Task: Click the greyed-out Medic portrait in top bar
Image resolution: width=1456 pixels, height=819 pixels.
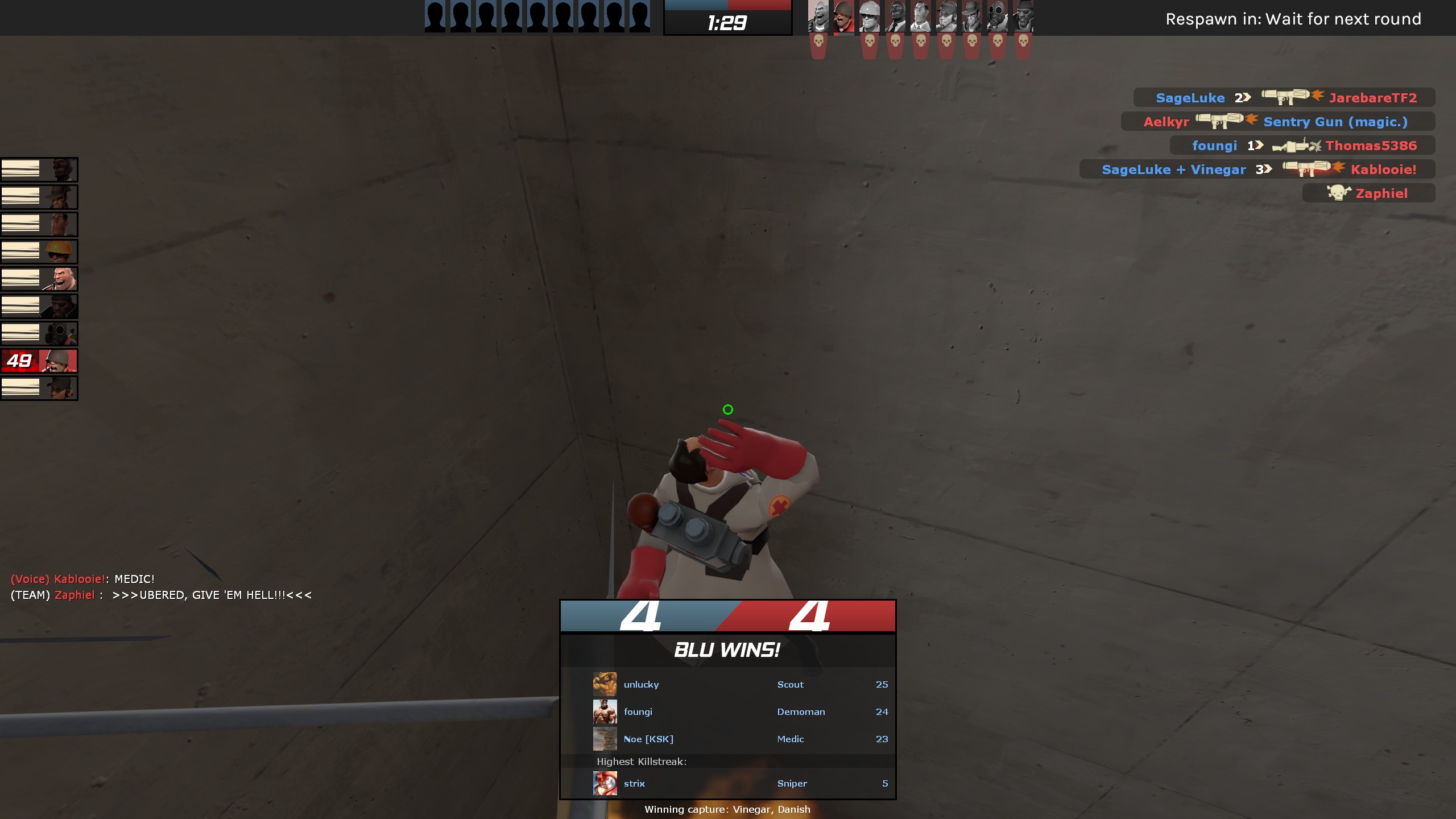Action: coord(920,17)
